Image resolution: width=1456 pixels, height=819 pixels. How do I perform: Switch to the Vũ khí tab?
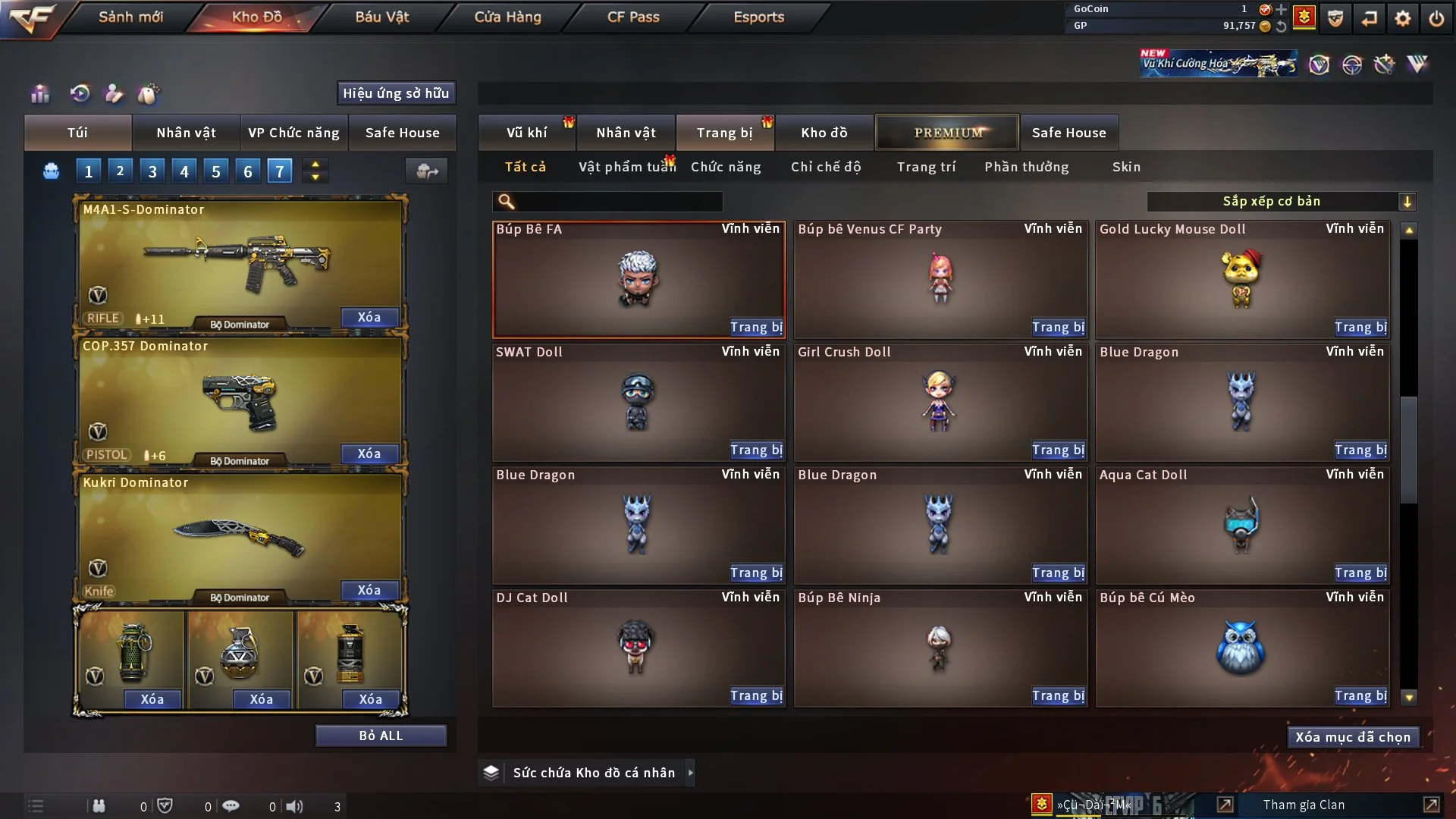coord(526,133)
